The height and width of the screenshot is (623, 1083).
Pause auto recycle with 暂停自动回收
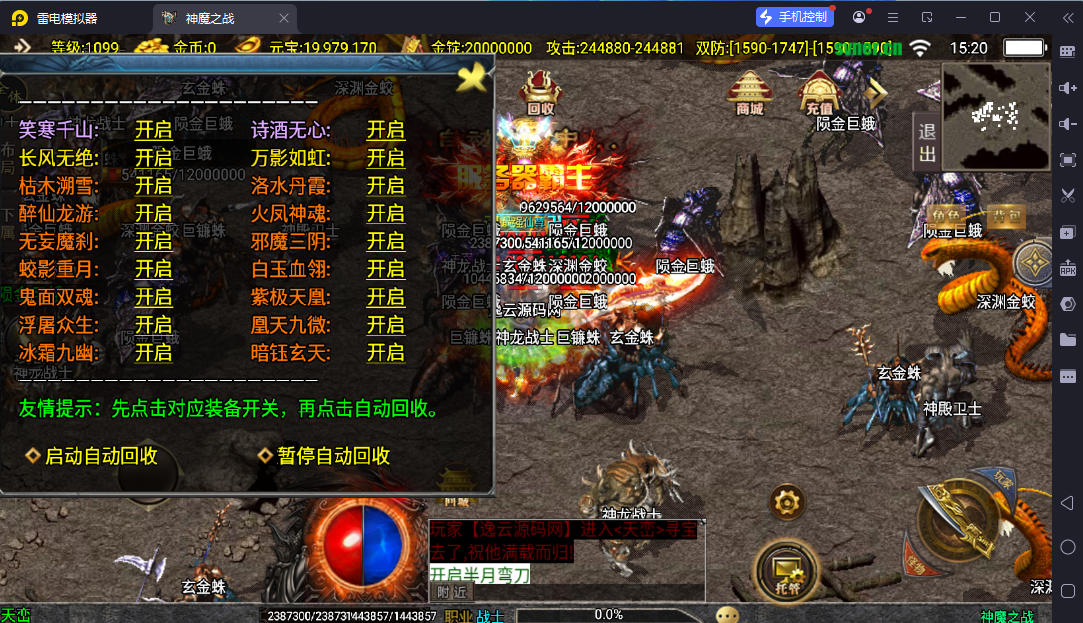tap(324, 456)
